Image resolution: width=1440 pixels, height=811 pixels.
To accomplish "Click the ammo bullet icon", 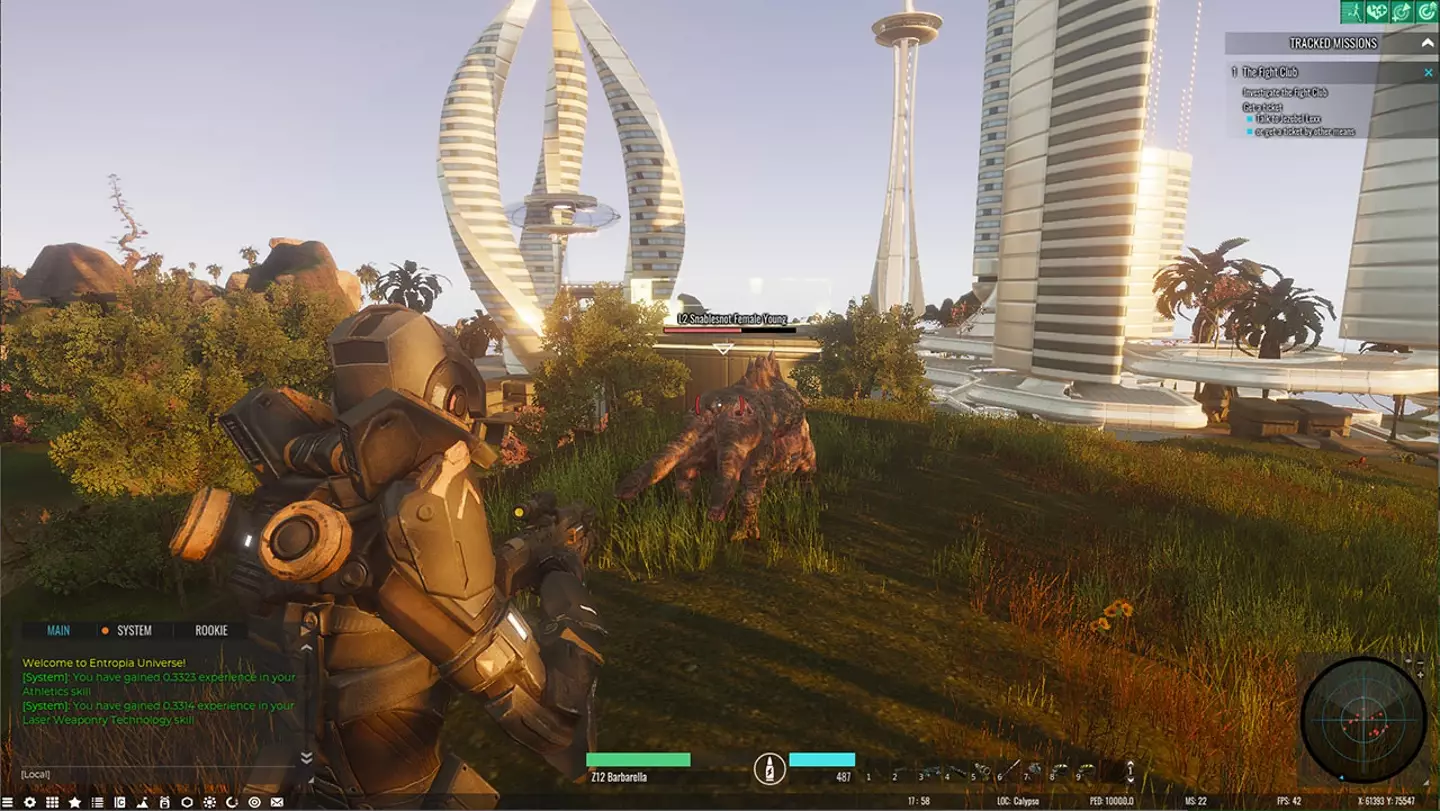I will coord(768,769).
